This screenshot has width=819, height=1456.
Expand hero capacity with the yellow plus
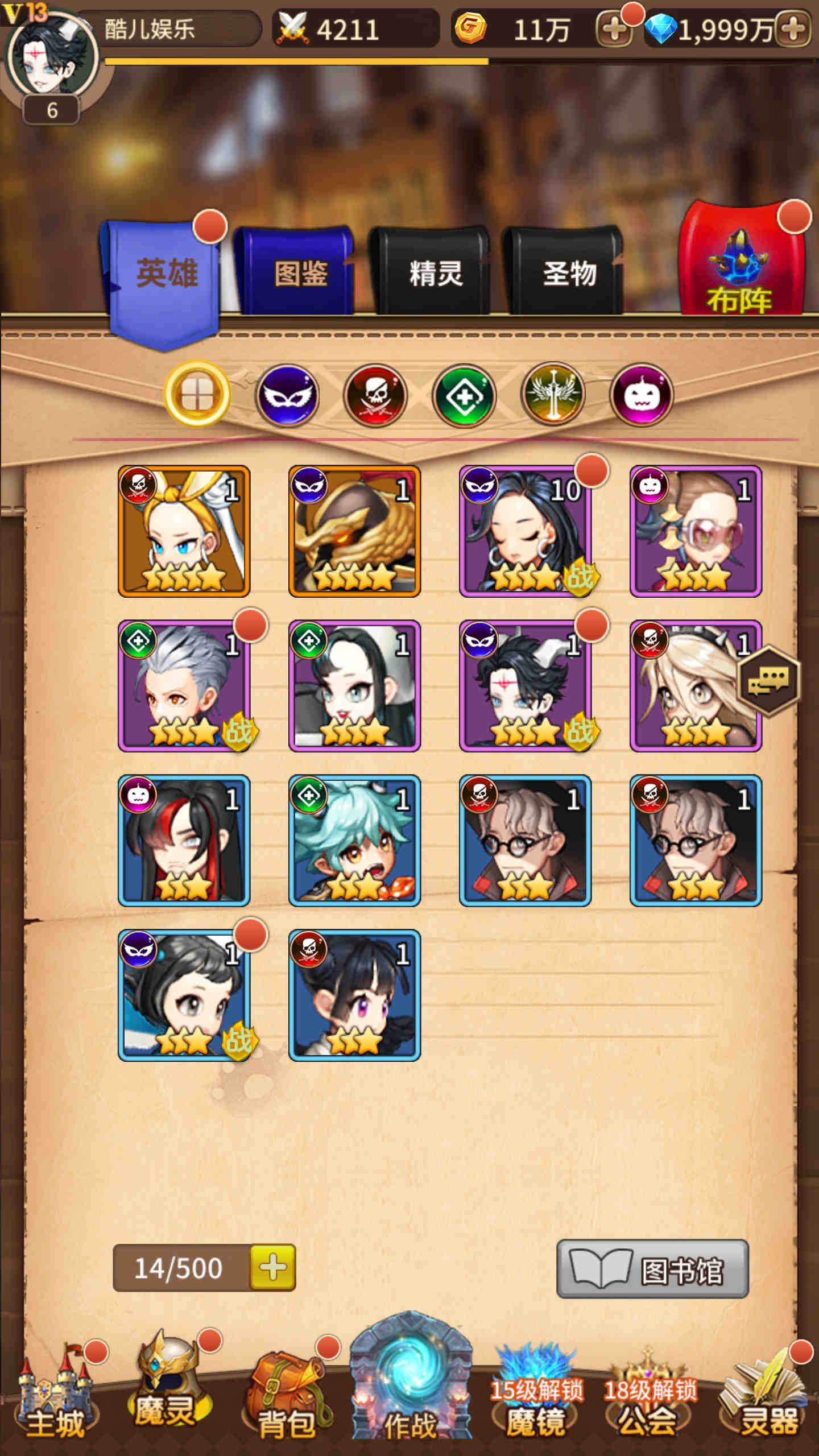pos(273,1268)
